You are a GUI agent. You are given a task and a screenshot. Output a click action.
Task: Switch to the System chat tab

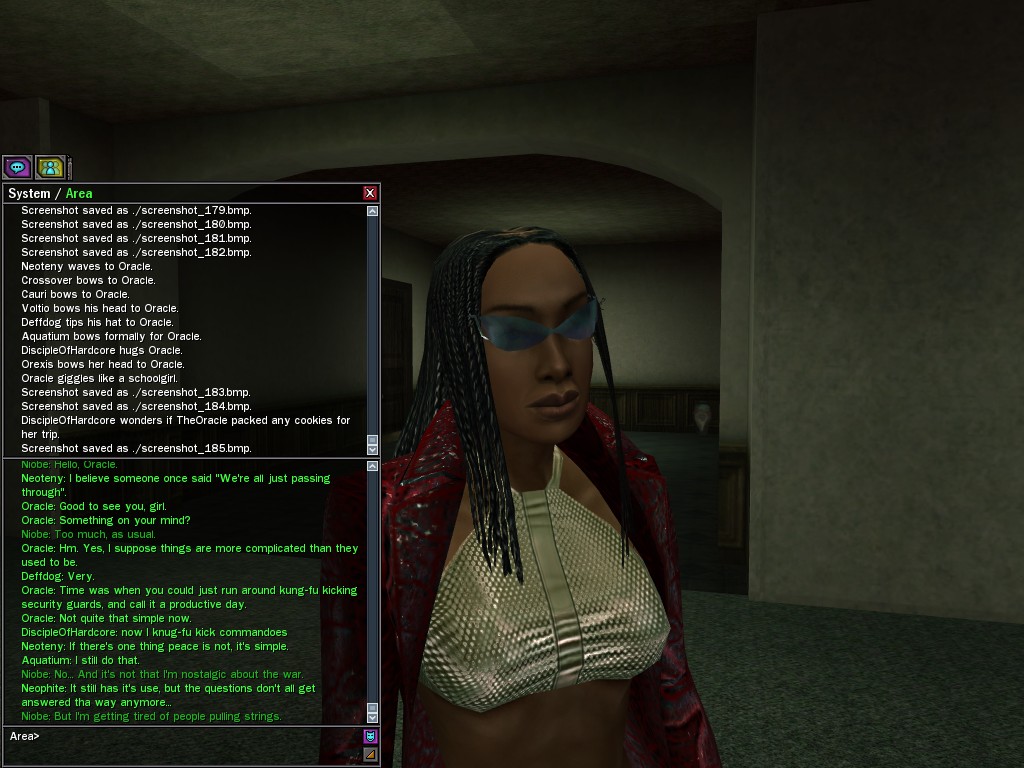point(28,193)
